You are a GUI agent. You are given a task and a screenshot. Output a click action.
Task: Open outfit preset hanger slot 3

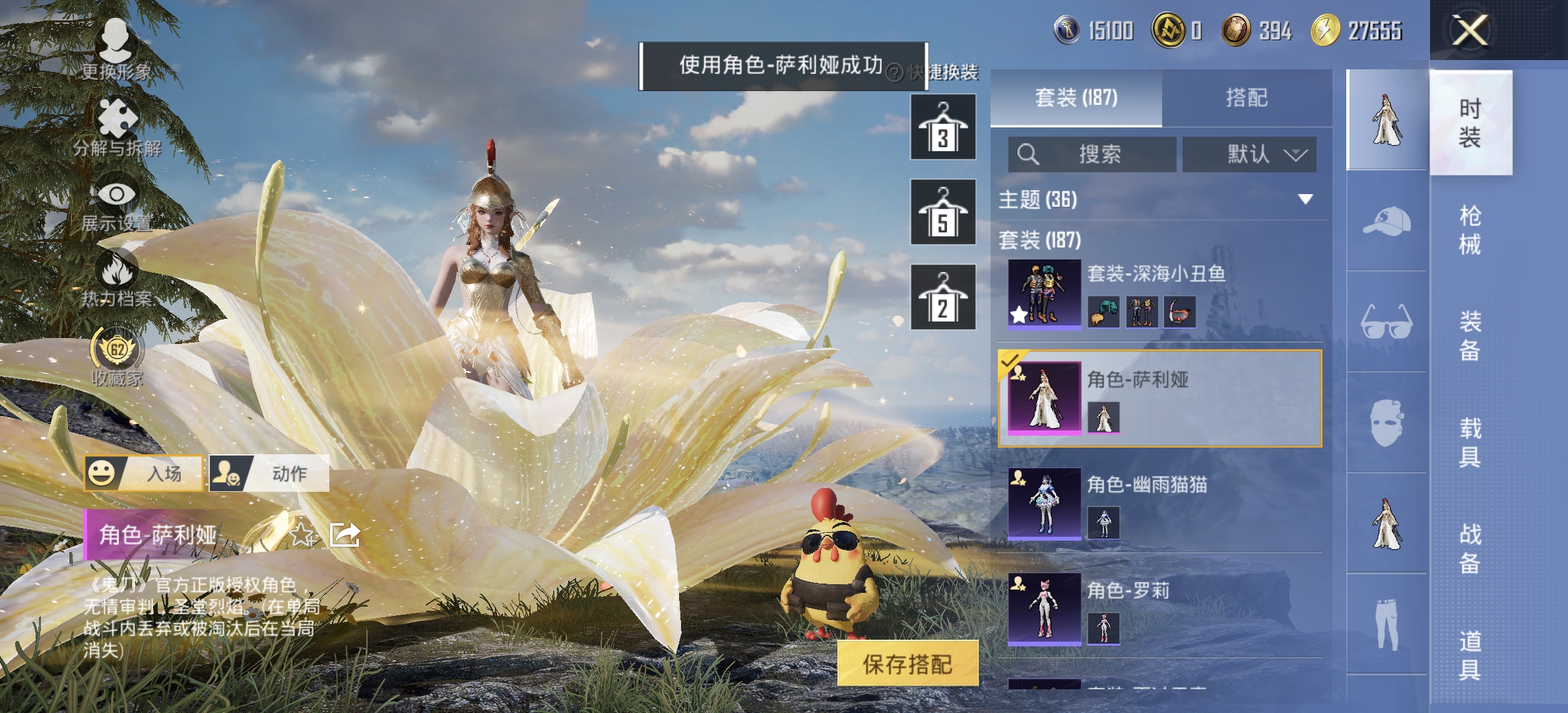[x=942, y=127]
